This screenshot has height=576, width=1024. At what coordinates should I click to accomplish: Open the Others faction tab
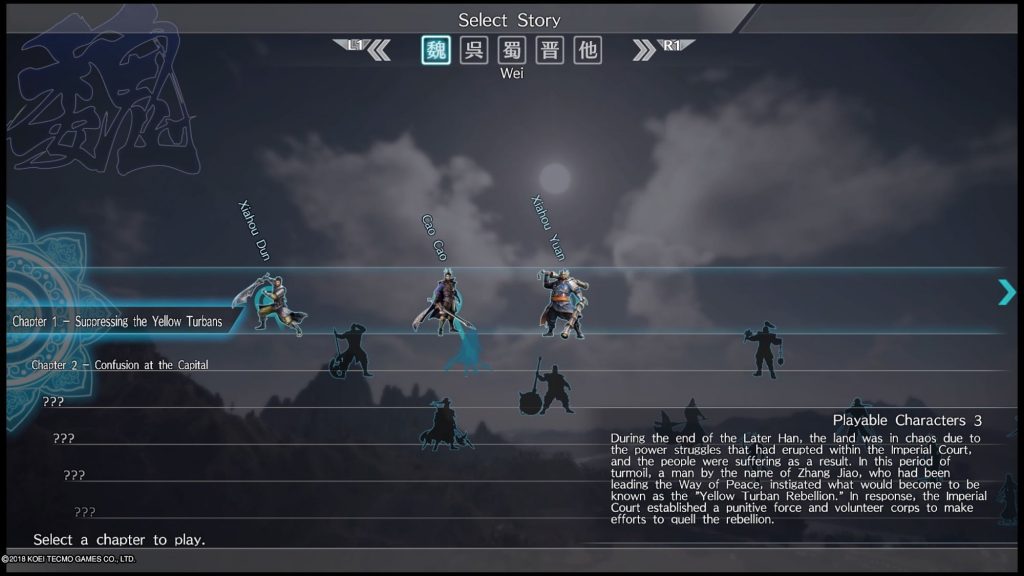pos(588,50)
